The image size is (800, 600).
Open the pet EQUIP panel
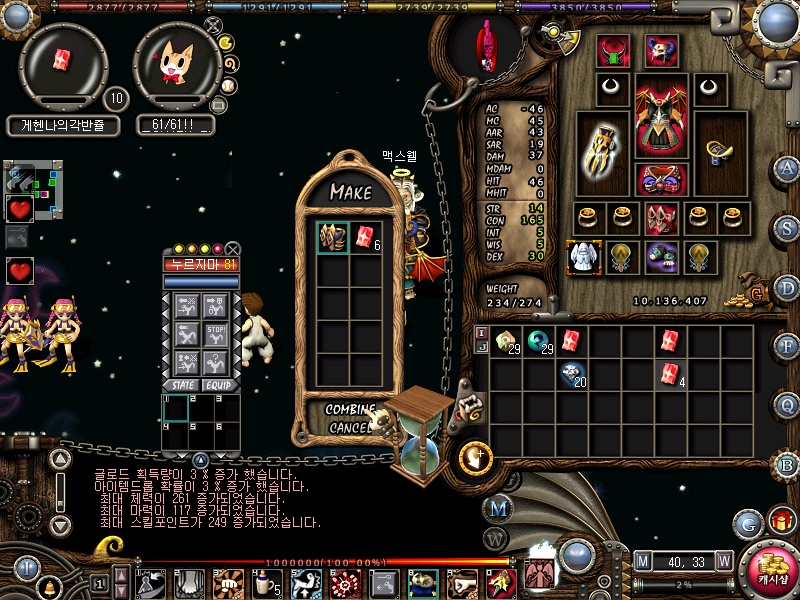[x=218, y=385]
